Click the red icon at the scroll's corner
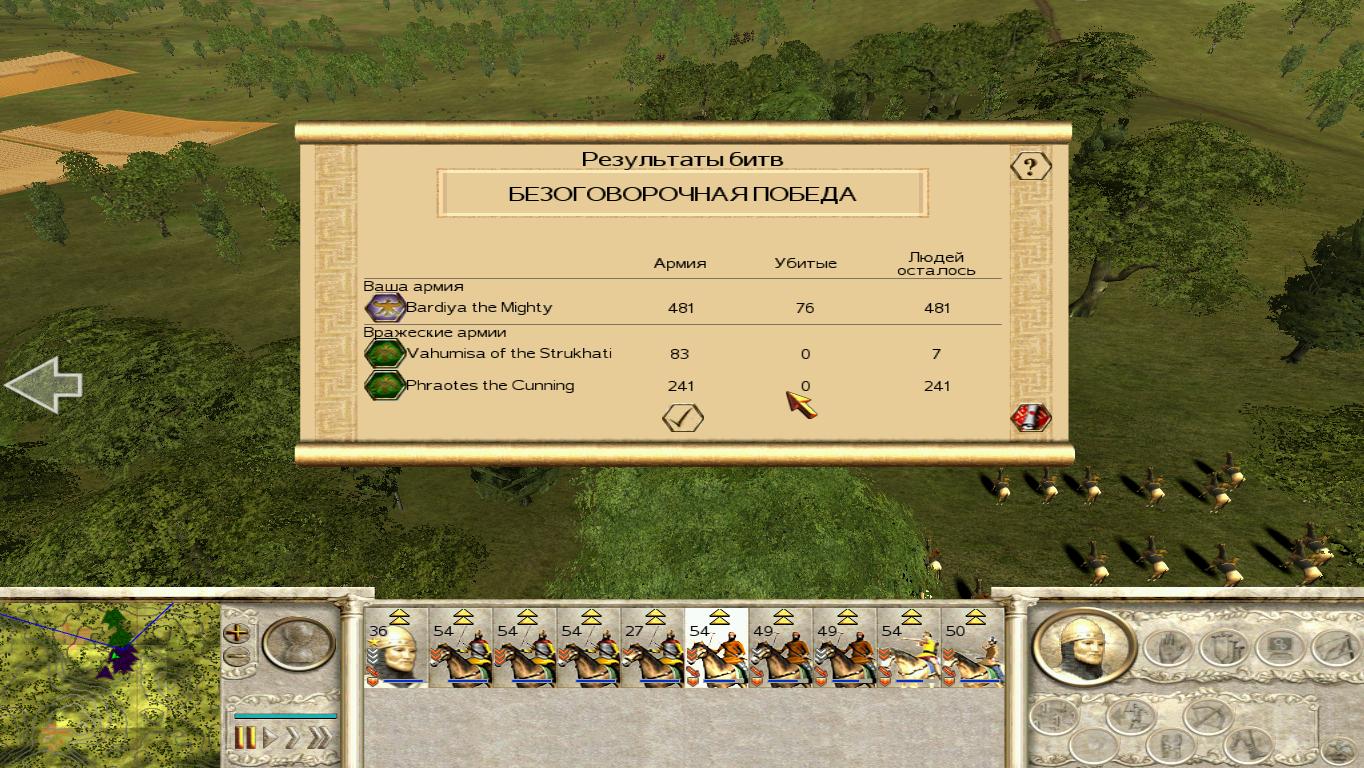1364x768 pixels. pyautogui.click(x=1030, y=418)
